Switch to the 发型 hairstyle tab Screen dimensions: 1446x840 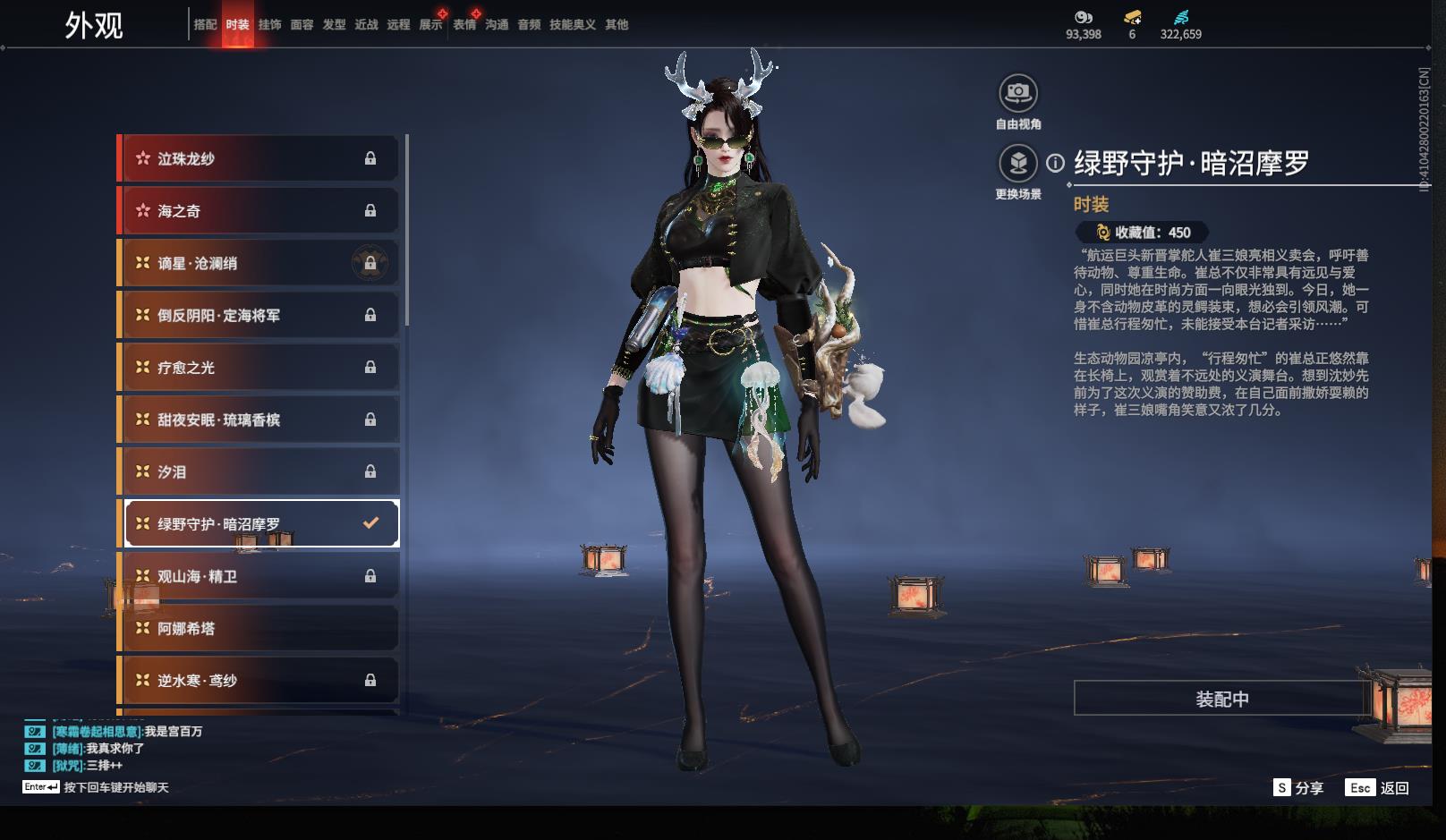334,24
